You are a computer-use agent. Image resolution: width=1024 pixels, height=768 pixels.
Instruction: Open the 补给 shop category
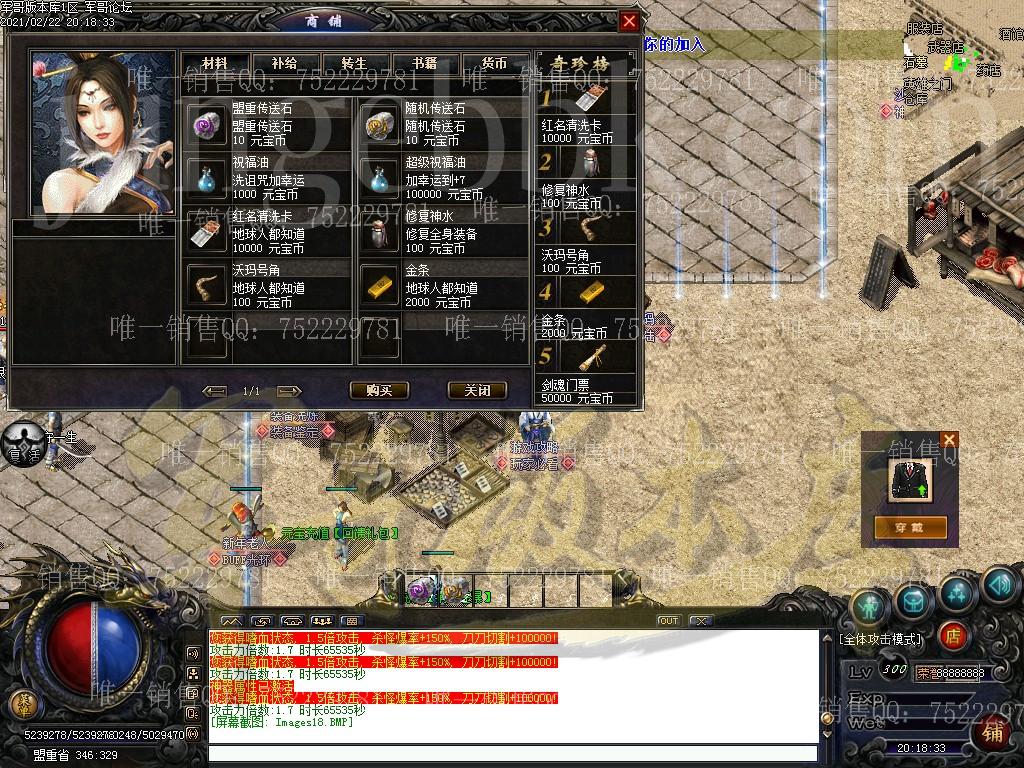[284, 63]
